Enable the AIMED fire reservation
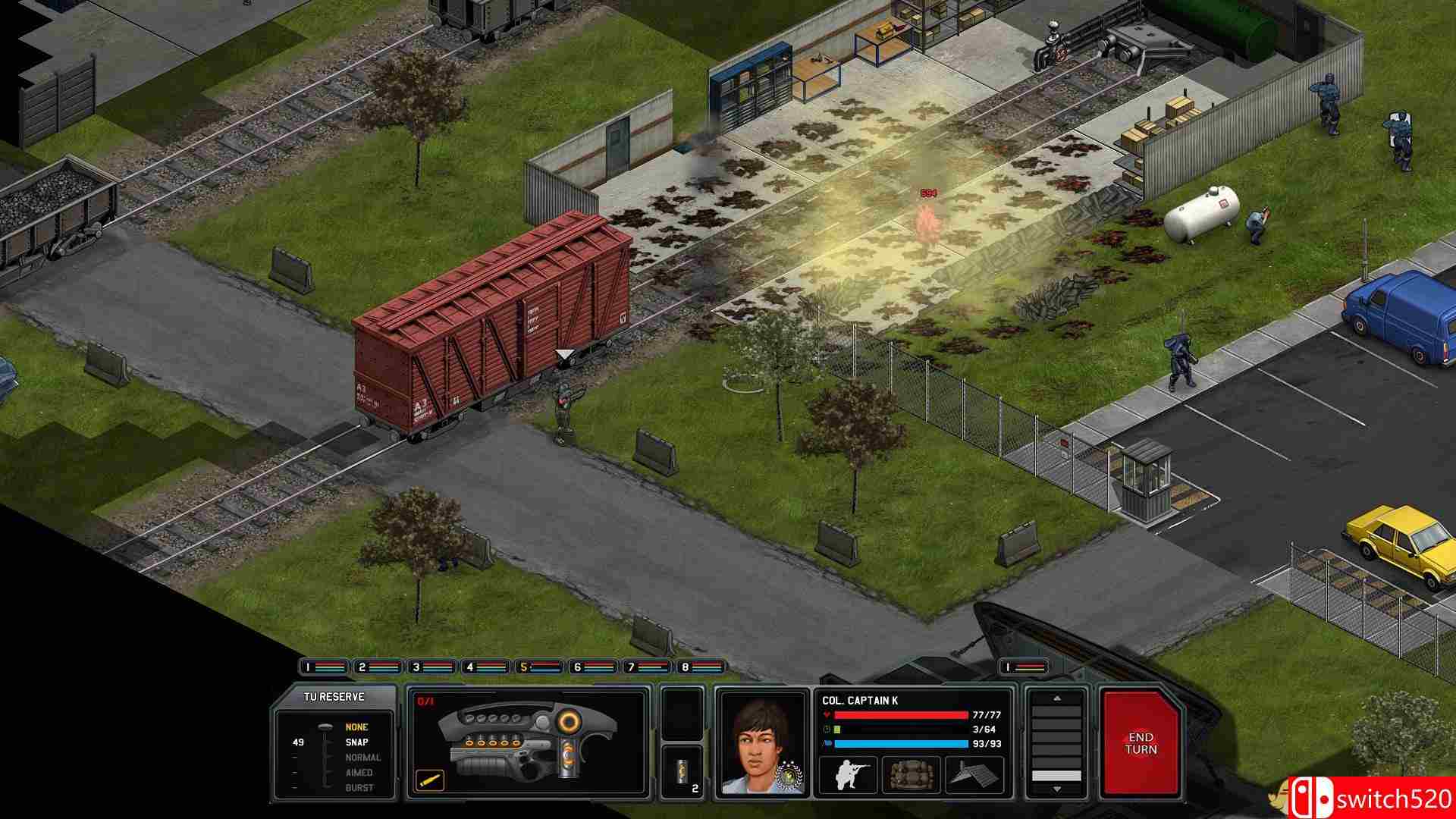Screen dimensions: 1456x819 [x=359, y=773]
